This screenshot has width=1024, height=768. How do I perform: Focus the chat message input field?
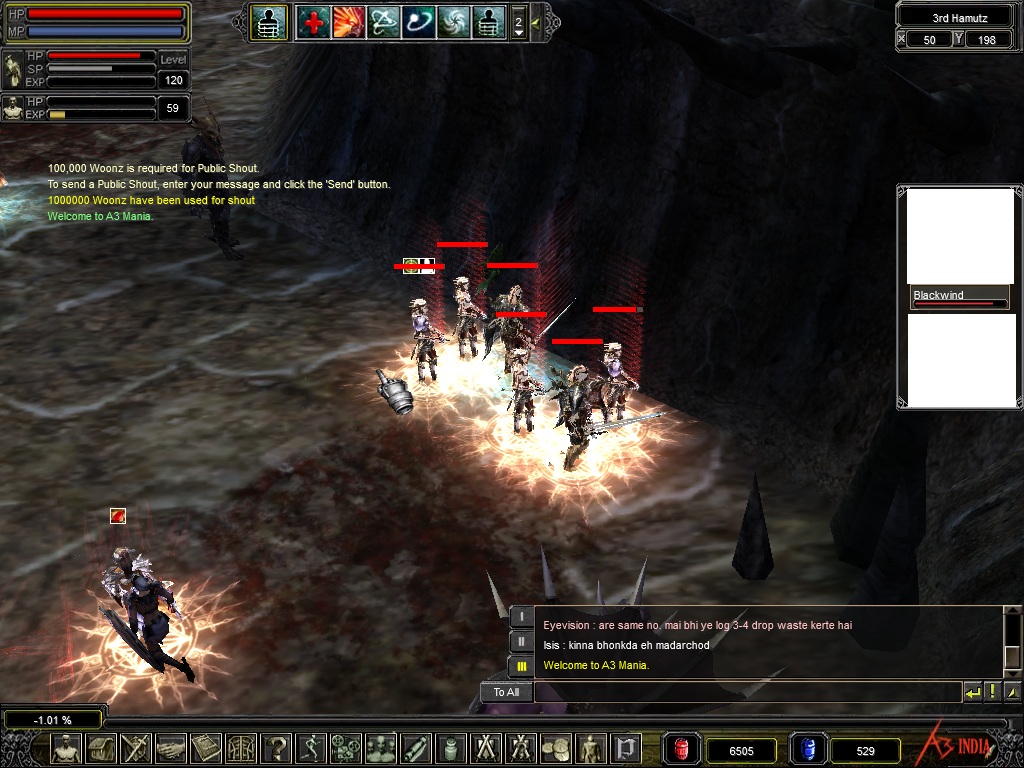(x=746, y=692)
